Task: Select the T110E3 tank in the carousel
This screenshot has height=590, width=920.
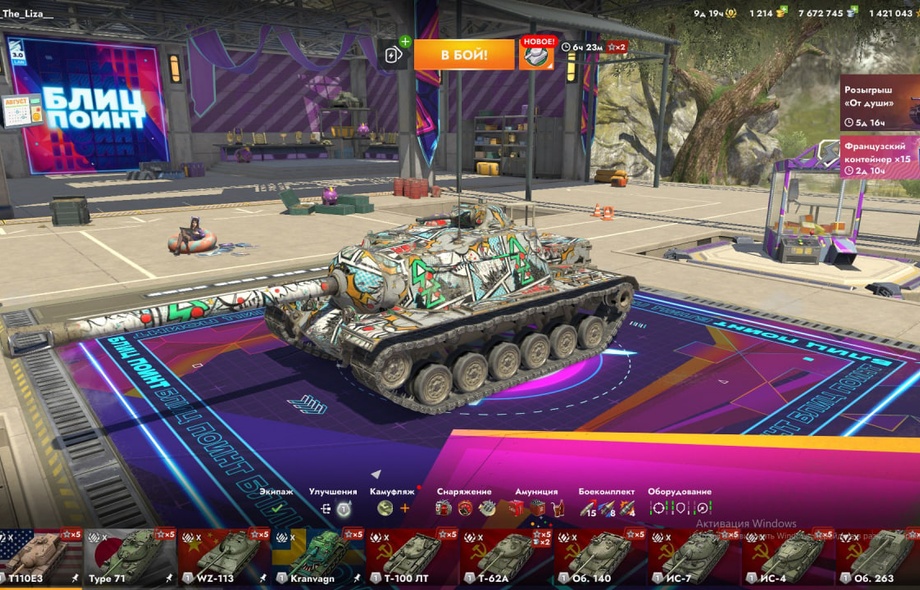Action: 40,558
